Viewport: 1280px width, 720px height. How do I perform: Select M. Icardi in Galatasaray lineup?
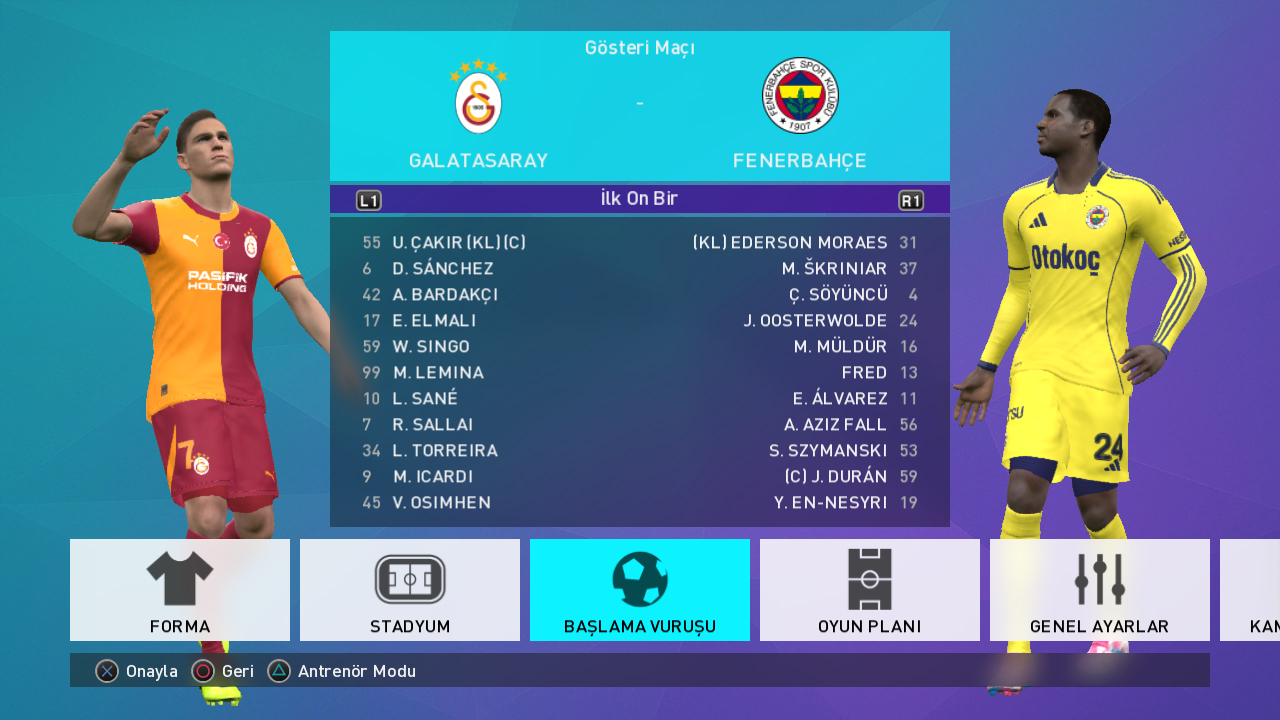click(x=433, y=477)
